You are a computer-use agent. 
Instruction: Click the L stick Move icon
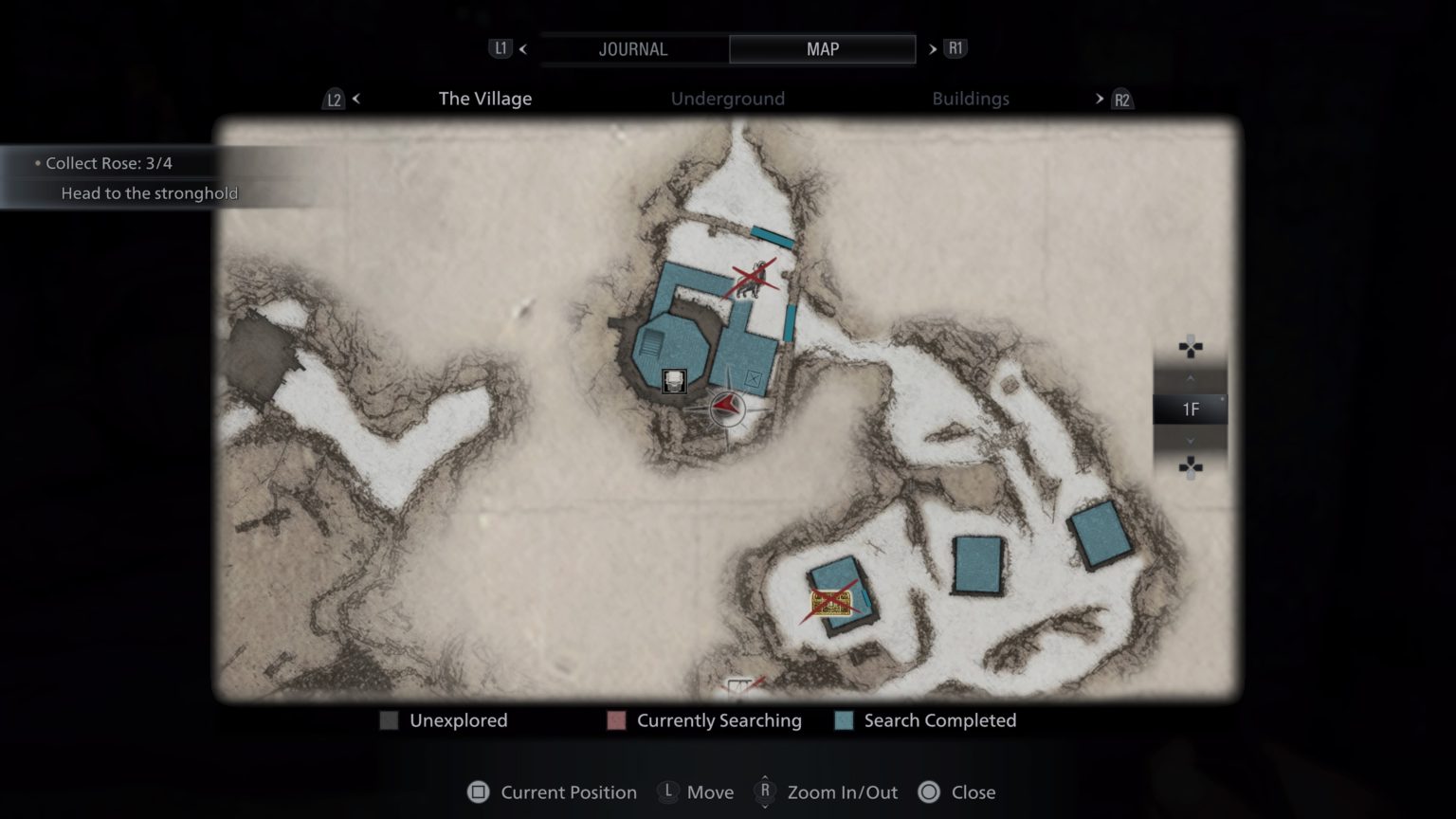tap(668, 792)
